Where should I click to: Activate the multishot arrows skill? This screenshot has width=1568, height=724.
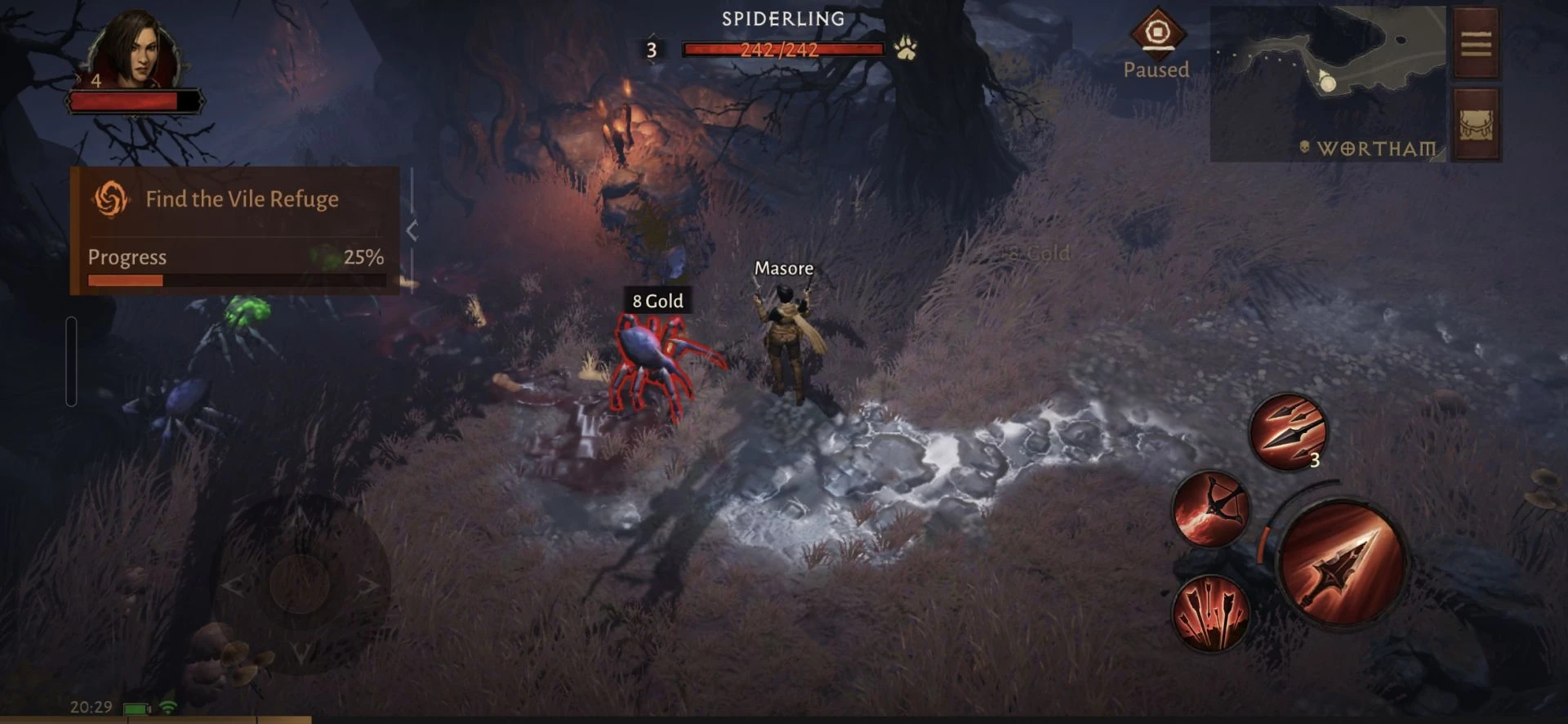pyautogui.click(x=1210, y=613)
